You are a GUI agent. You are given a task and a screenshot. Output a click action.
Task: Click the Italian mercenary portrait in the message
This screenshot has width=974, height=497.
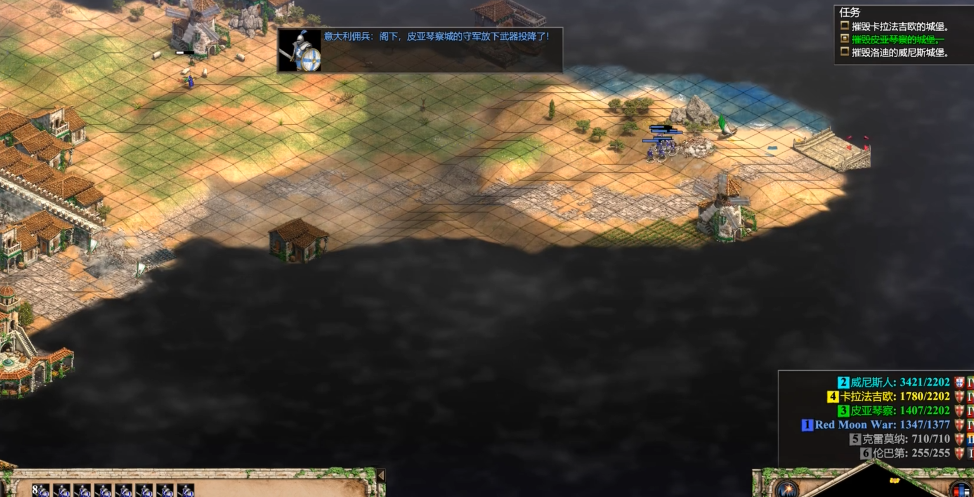click(300, 50)
